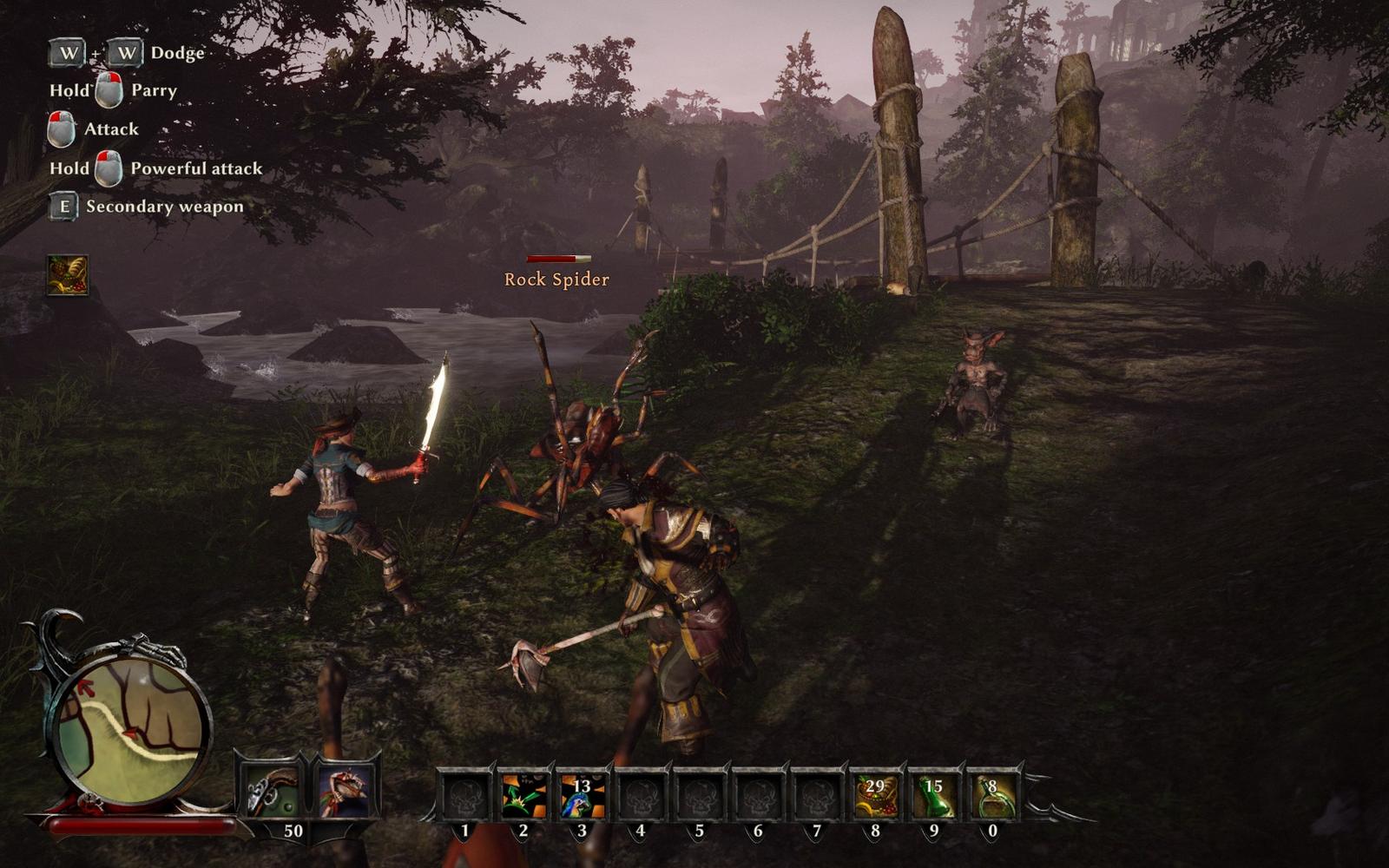Use the round flask in slot 0

(x=992, y=795)
